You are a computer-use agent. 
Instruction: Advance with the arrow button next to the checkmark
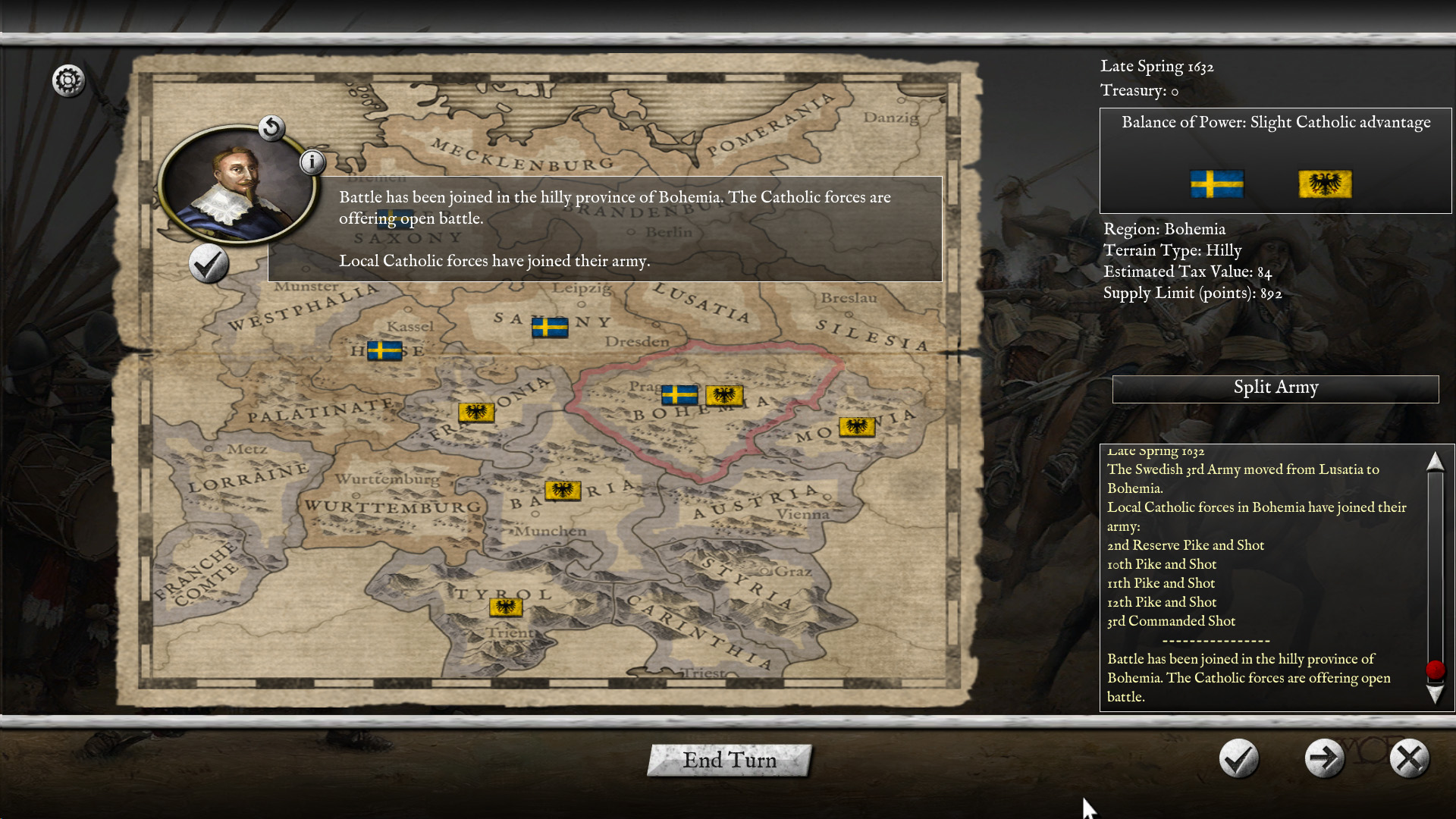(1323, 758)
